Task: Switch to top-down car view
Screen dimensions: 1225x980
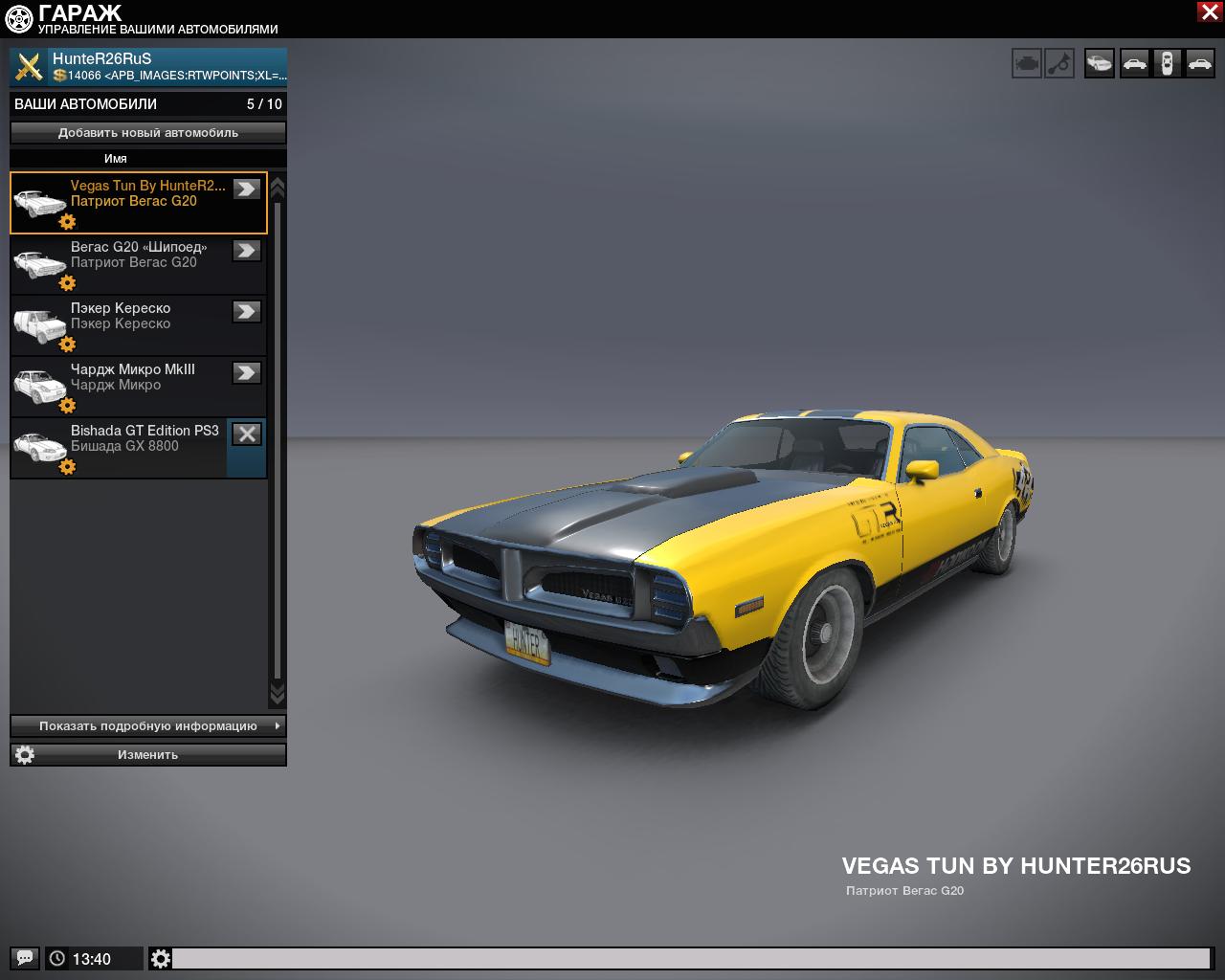Action: point(1167,64)
